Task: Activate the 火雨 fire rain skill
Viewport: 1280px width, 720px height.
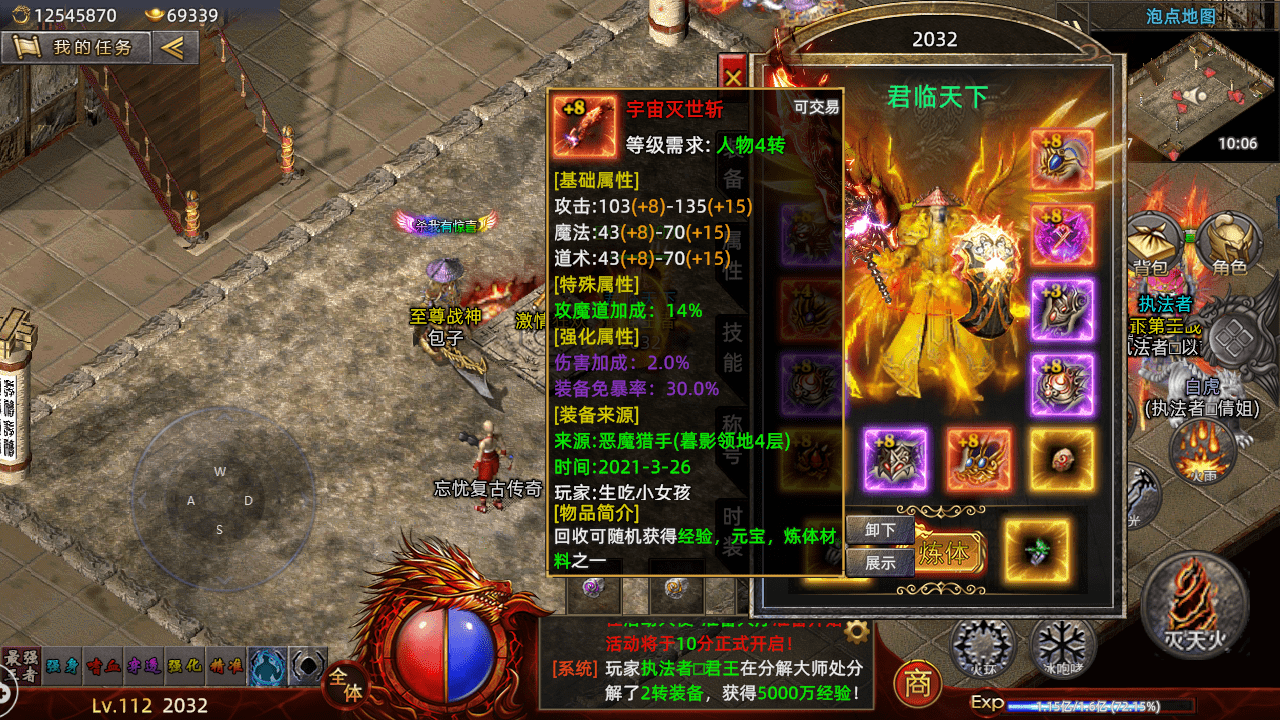Action: pyautogui.click(x=1202, y=448)
